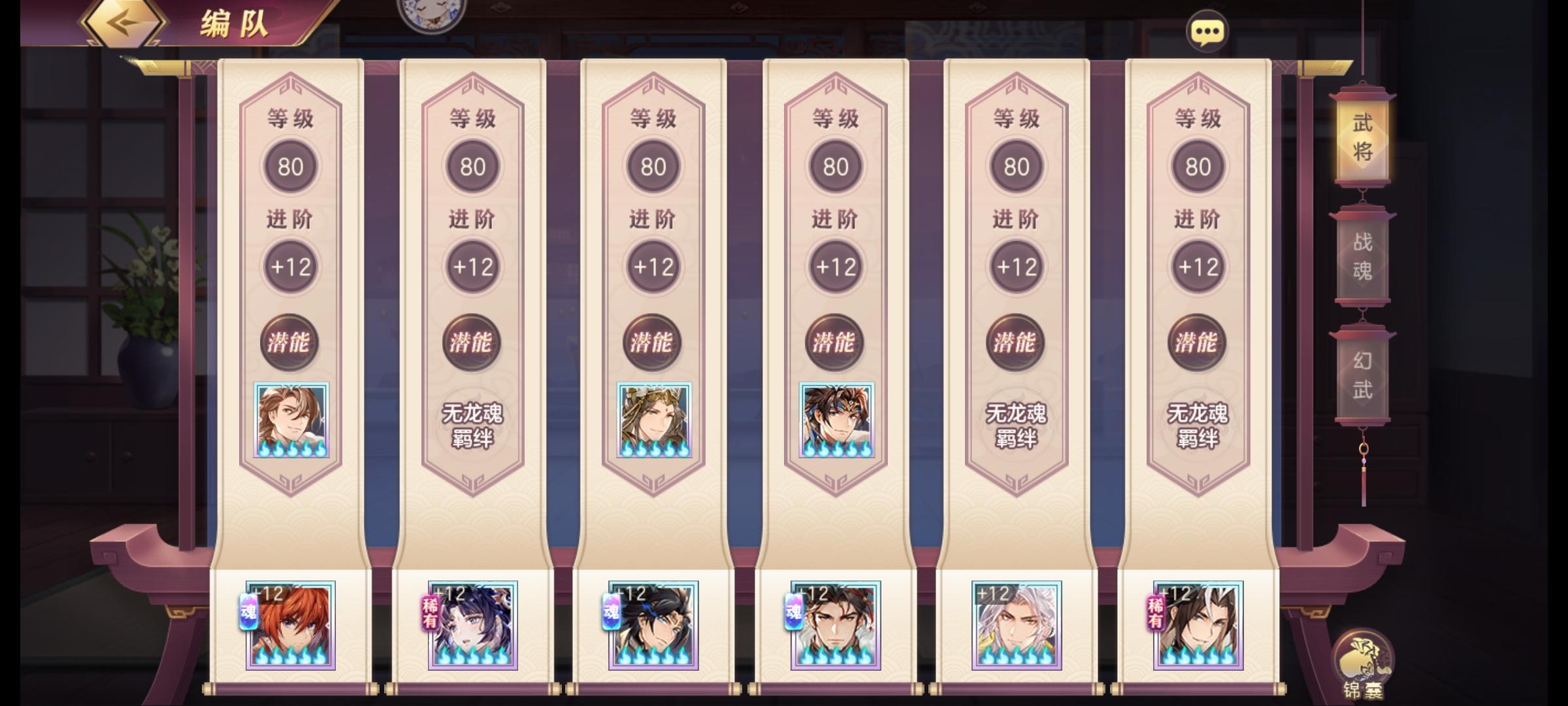1568x706 pixels.
Task: Select the highlighted 武将 lantern tab
Action: [1362, 135]
